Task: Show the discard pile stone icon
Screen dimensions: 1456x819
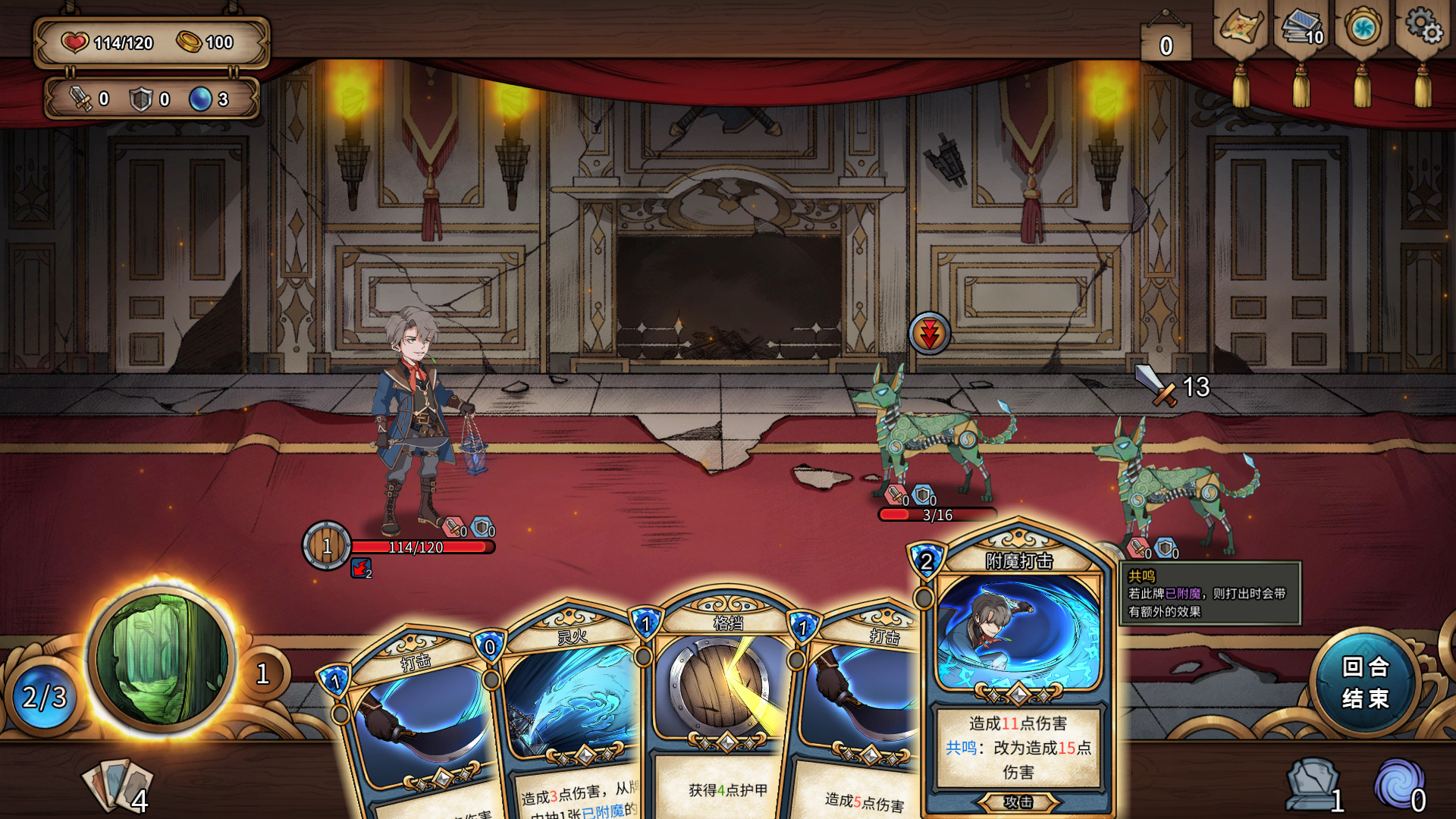Action: click(x=1312, y=785)
